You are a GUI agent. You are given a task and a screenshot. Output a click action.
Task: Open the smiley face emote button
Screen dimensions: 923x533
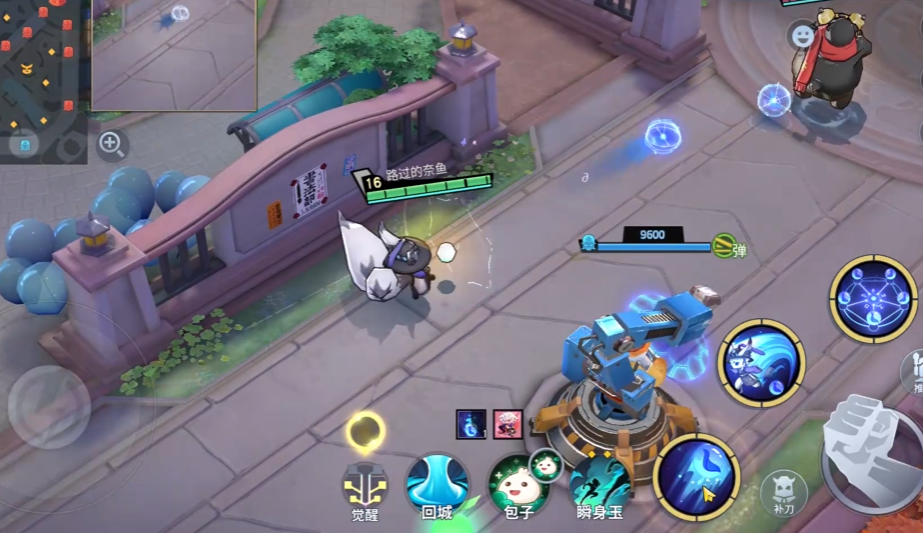[802, 36]
